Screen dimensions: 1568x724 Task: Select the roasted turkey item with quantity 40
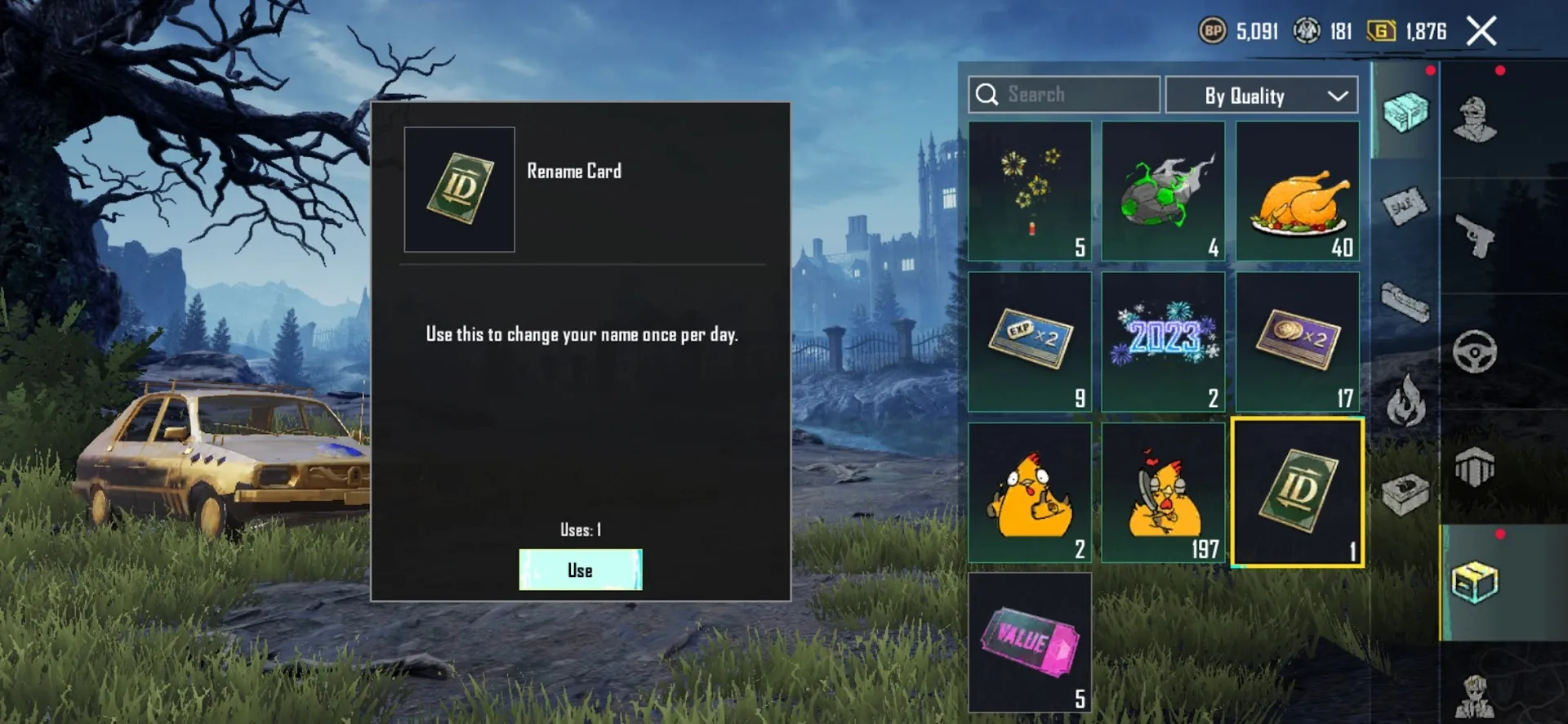[x=1297, y=190]
